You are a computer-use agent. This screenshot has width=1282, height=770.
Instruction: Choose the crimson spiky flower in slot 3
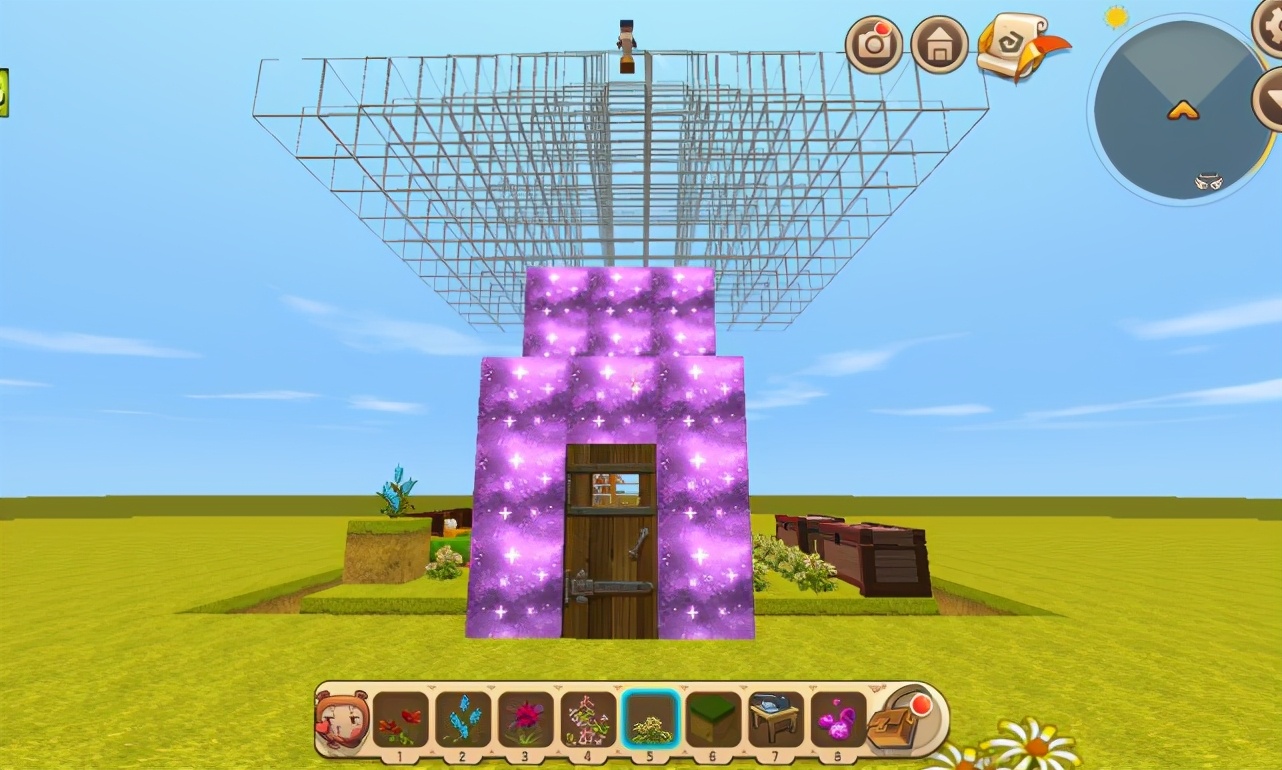(x=526, y=720)
